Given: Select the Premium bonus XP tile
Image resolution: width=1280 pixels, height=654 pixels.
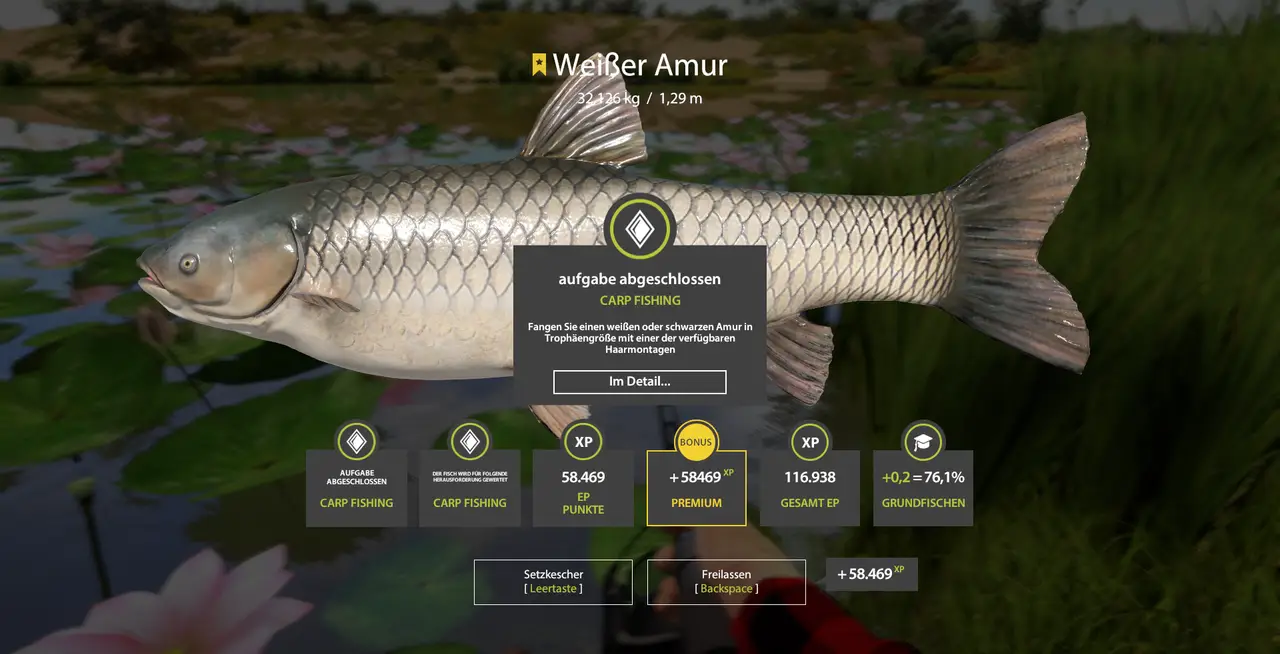Looking at the screenshot, I should [x=696, y=488].
